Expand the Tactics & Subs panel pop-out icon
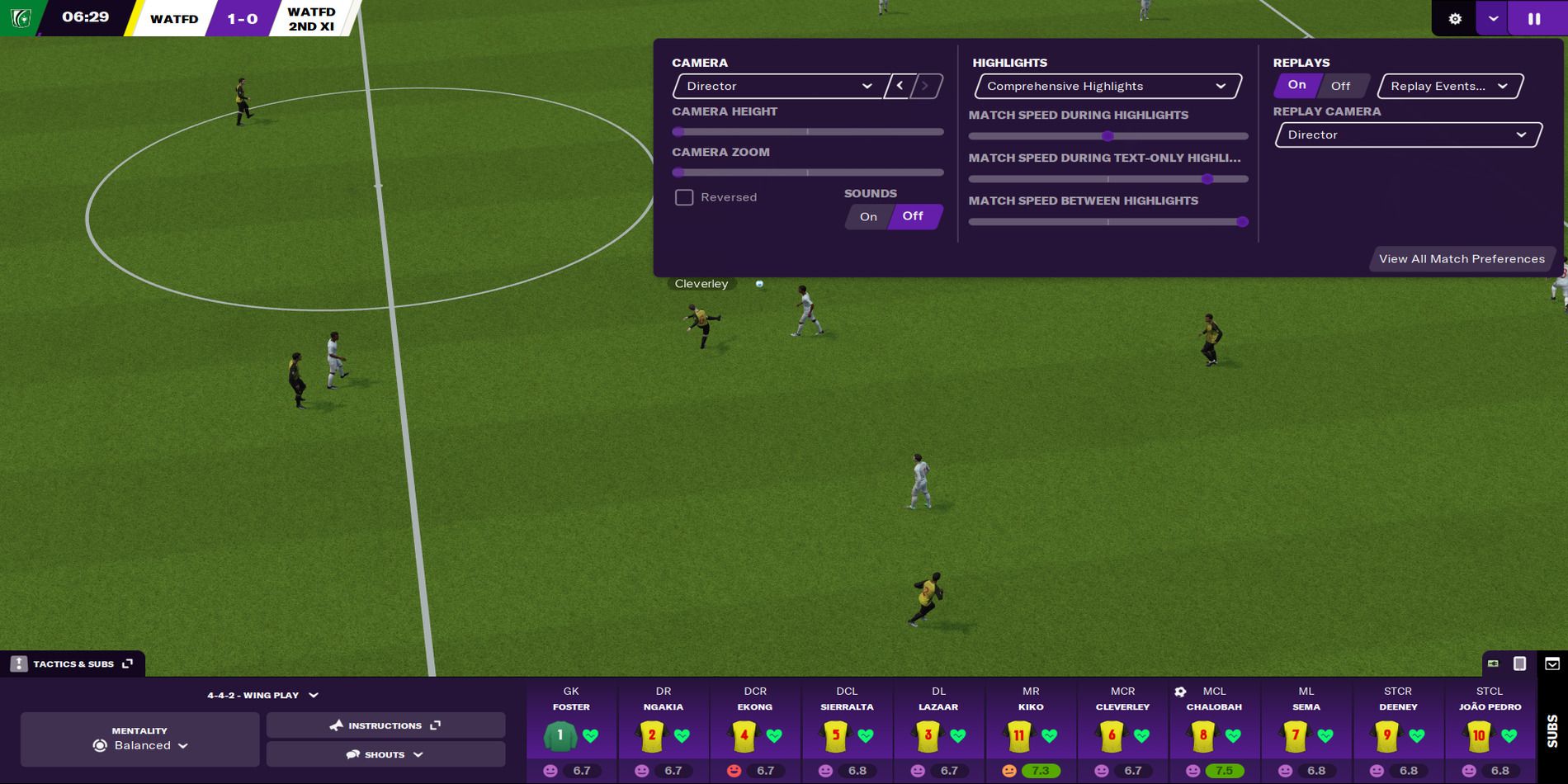Screen dimensions: 1568x784 coord(127,663)
